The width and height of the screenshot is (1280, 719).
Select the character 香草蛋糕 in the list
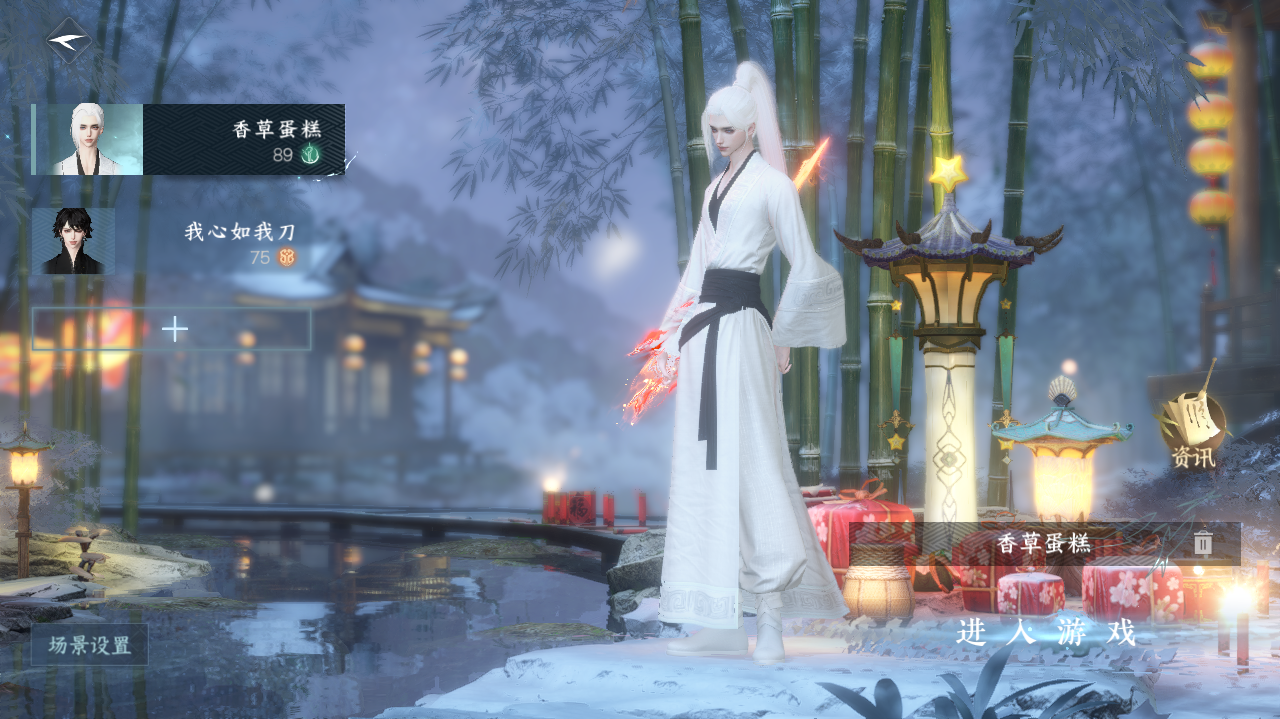[x=188, y=140]
